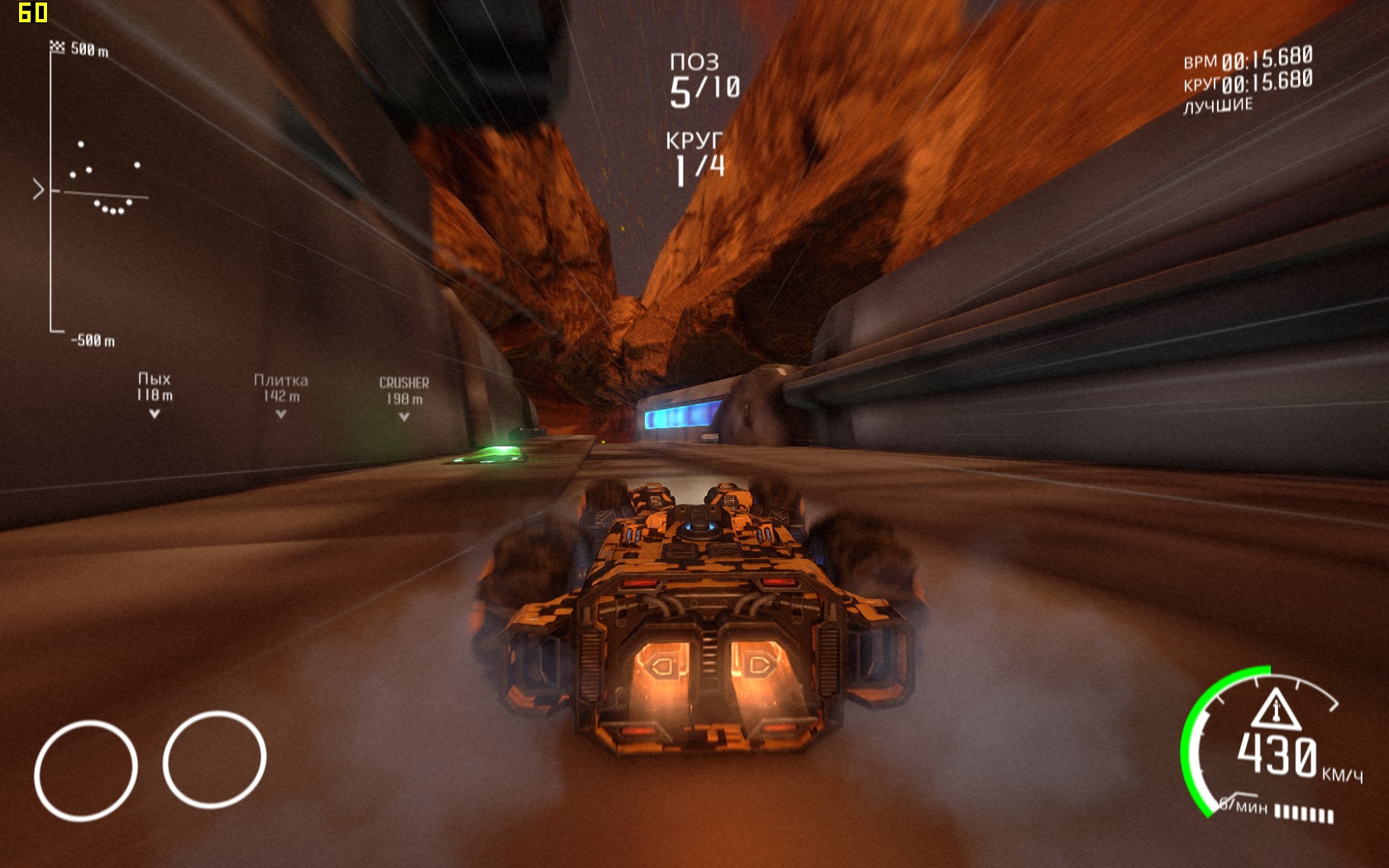Select the CRUSHER opponent marker
The width and height of the screenshot is (1389, 868).
pyautogui.click(x=403, y=398)
